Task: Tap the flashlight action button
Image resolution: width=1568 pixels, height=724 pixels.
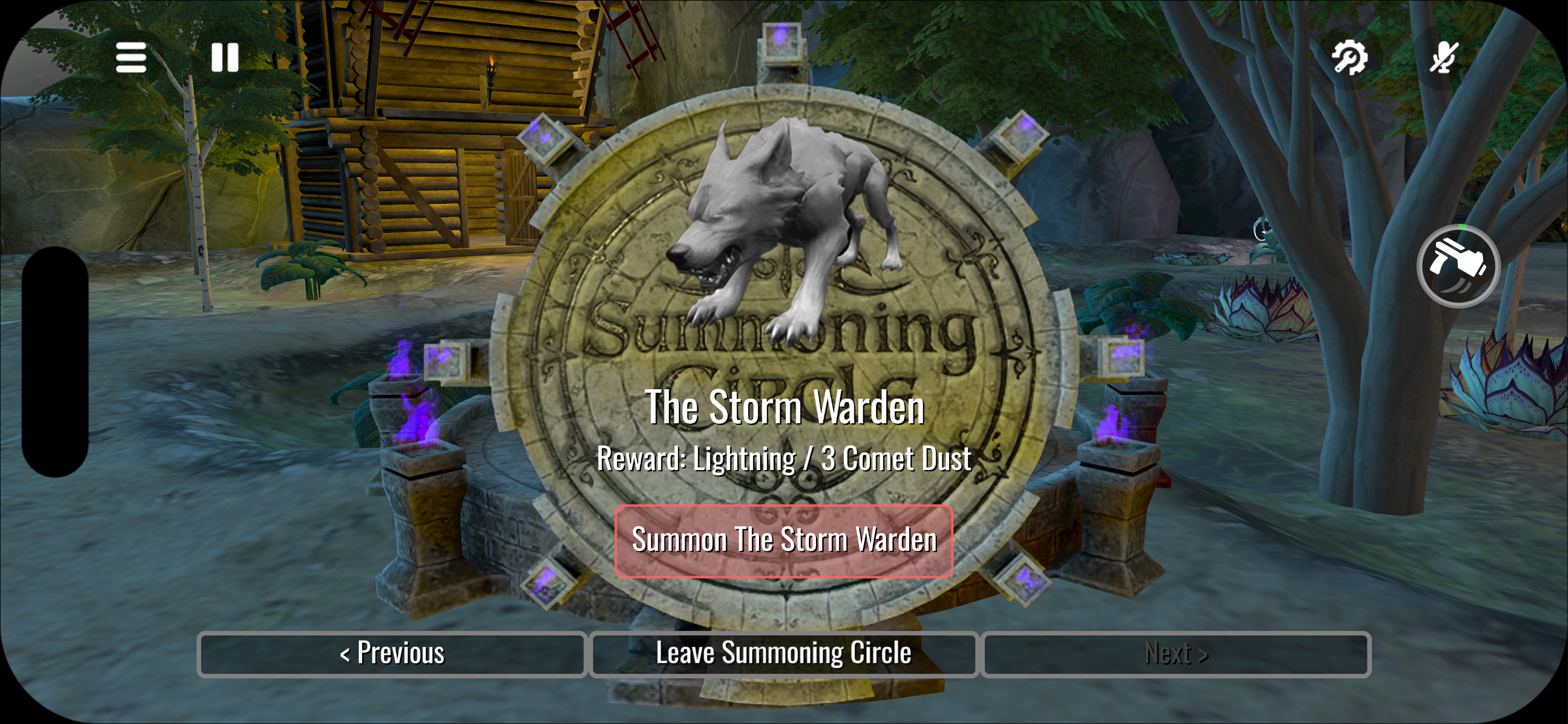Action: click(x=1458, y=266)
